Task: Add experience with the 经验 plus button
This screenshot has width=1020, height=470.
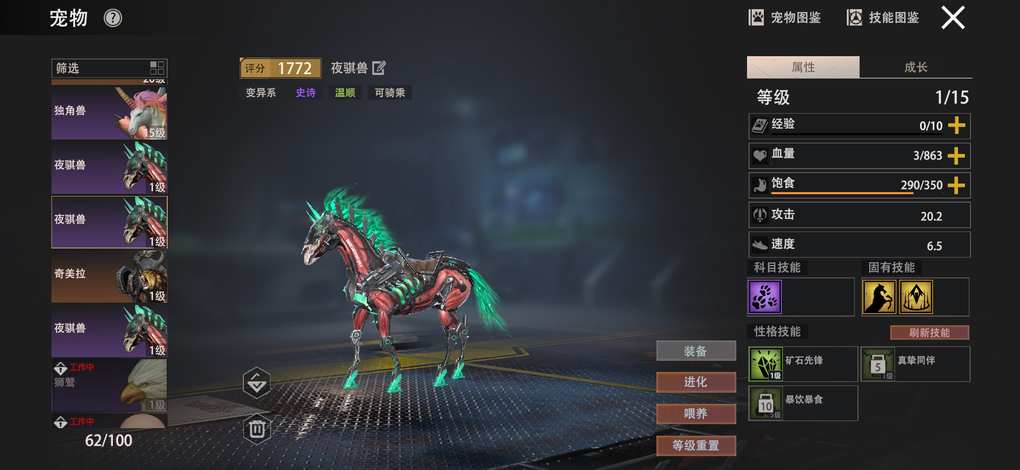Action: (957, 125)
